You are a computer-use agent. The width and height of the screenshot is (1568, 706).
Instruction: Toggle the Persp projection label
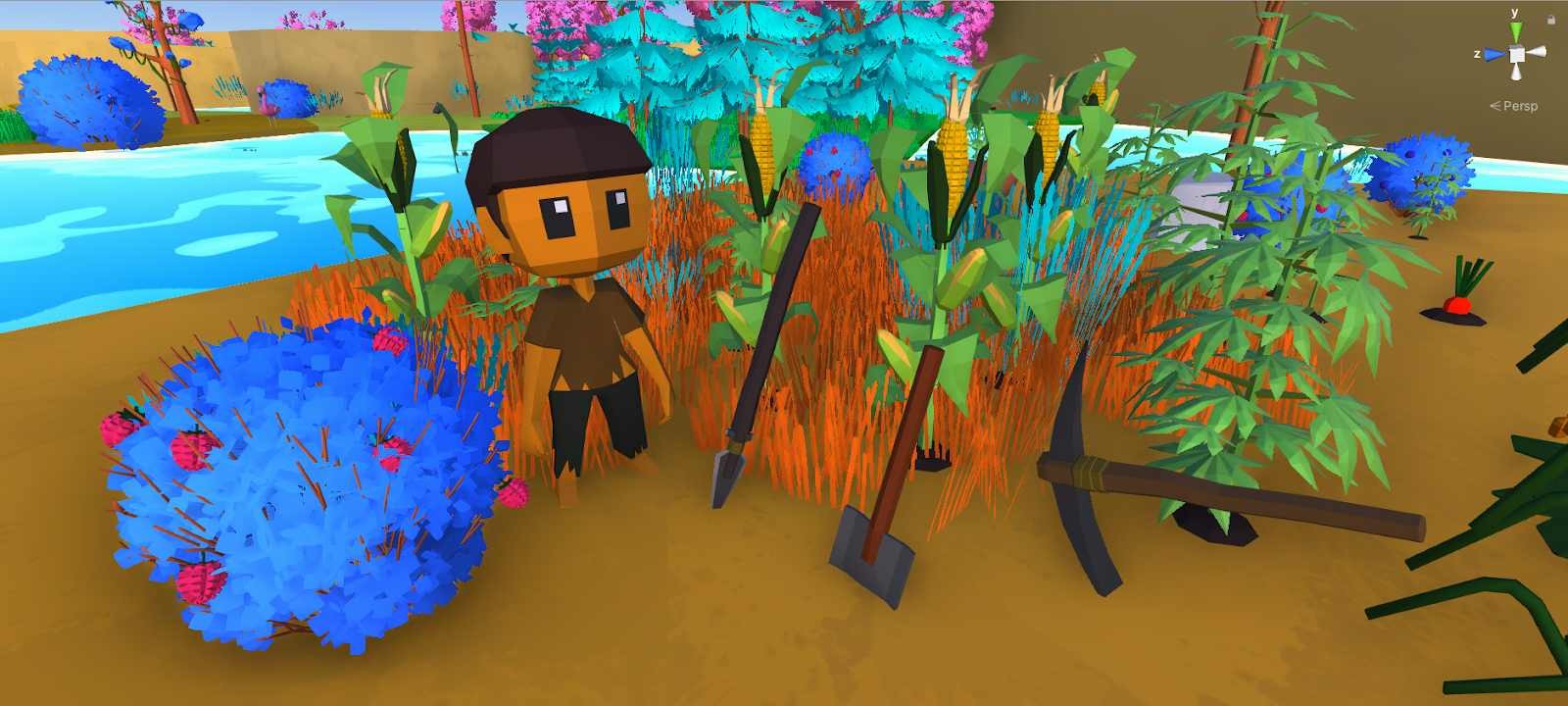pyautogui.click(x=1518, y=106)
